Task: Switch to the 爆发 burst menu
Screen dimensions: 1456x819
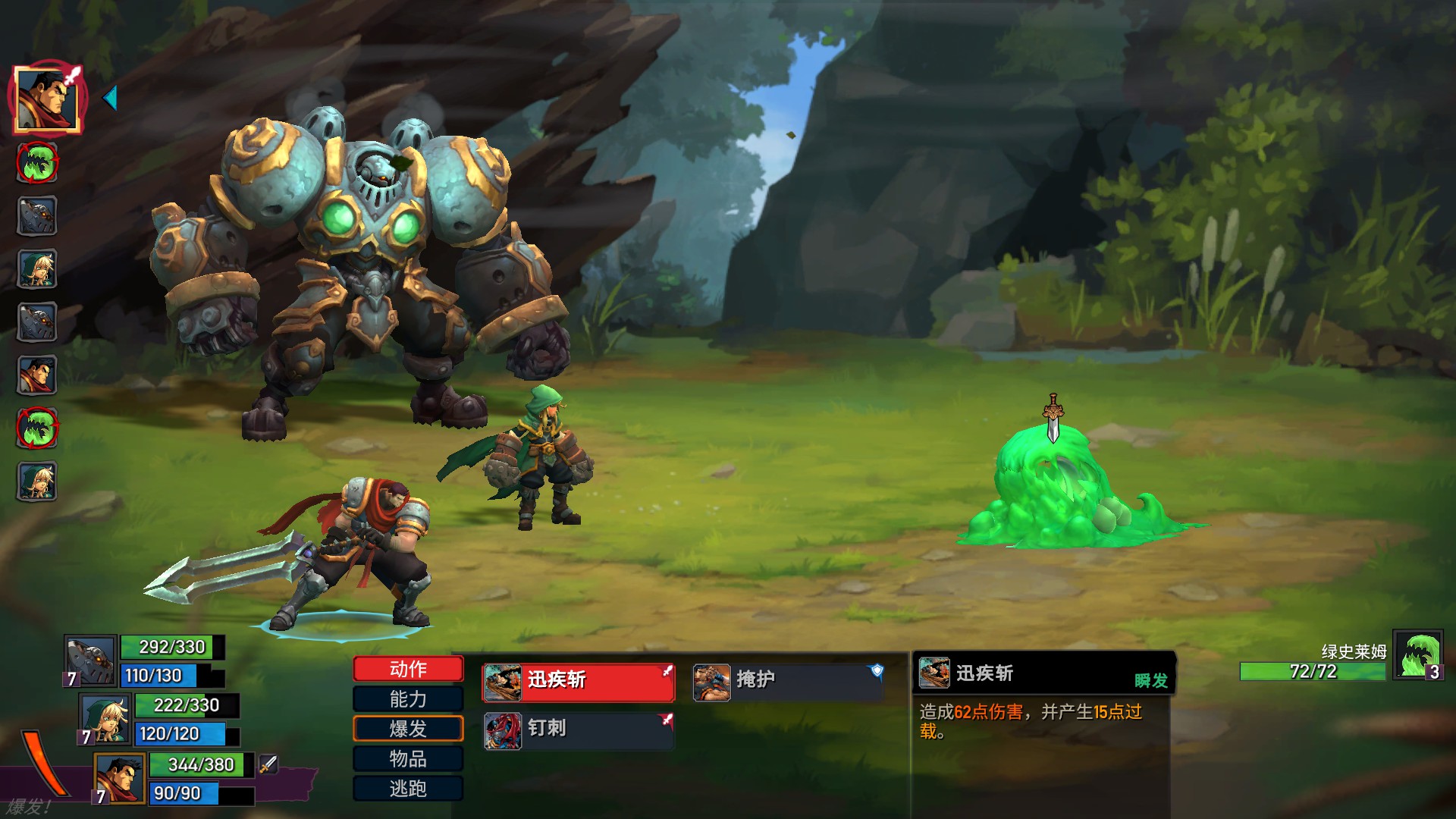Action: 408,729
